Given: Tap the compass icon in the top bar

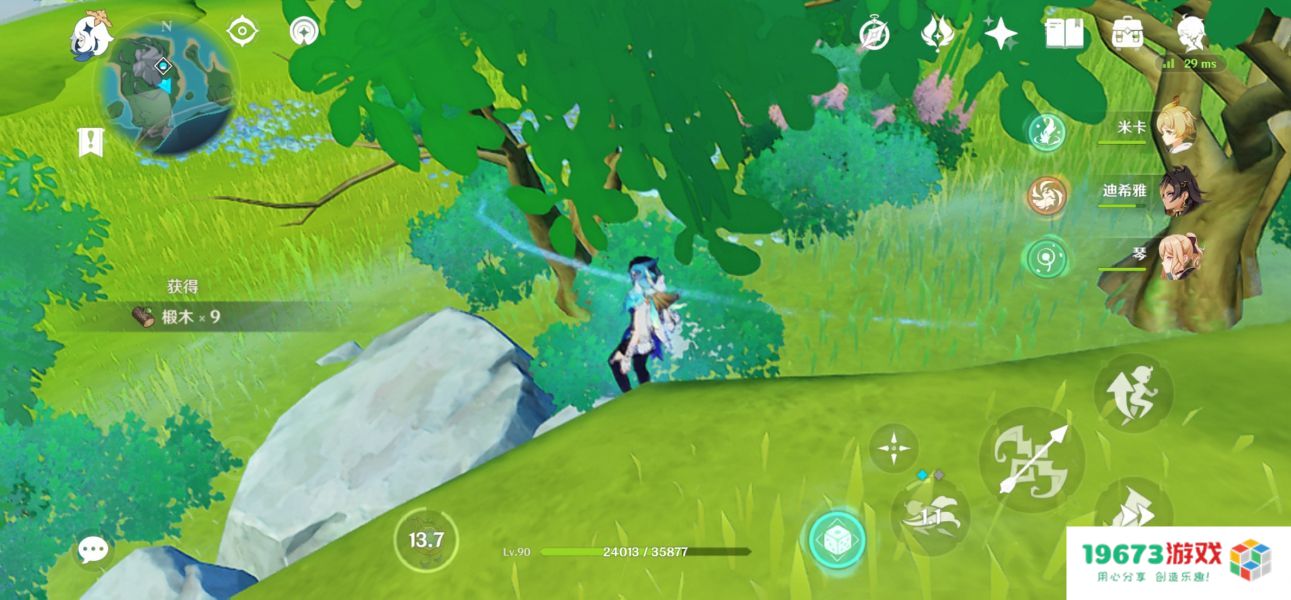Looking at the screenshot, I should point(875,34).
